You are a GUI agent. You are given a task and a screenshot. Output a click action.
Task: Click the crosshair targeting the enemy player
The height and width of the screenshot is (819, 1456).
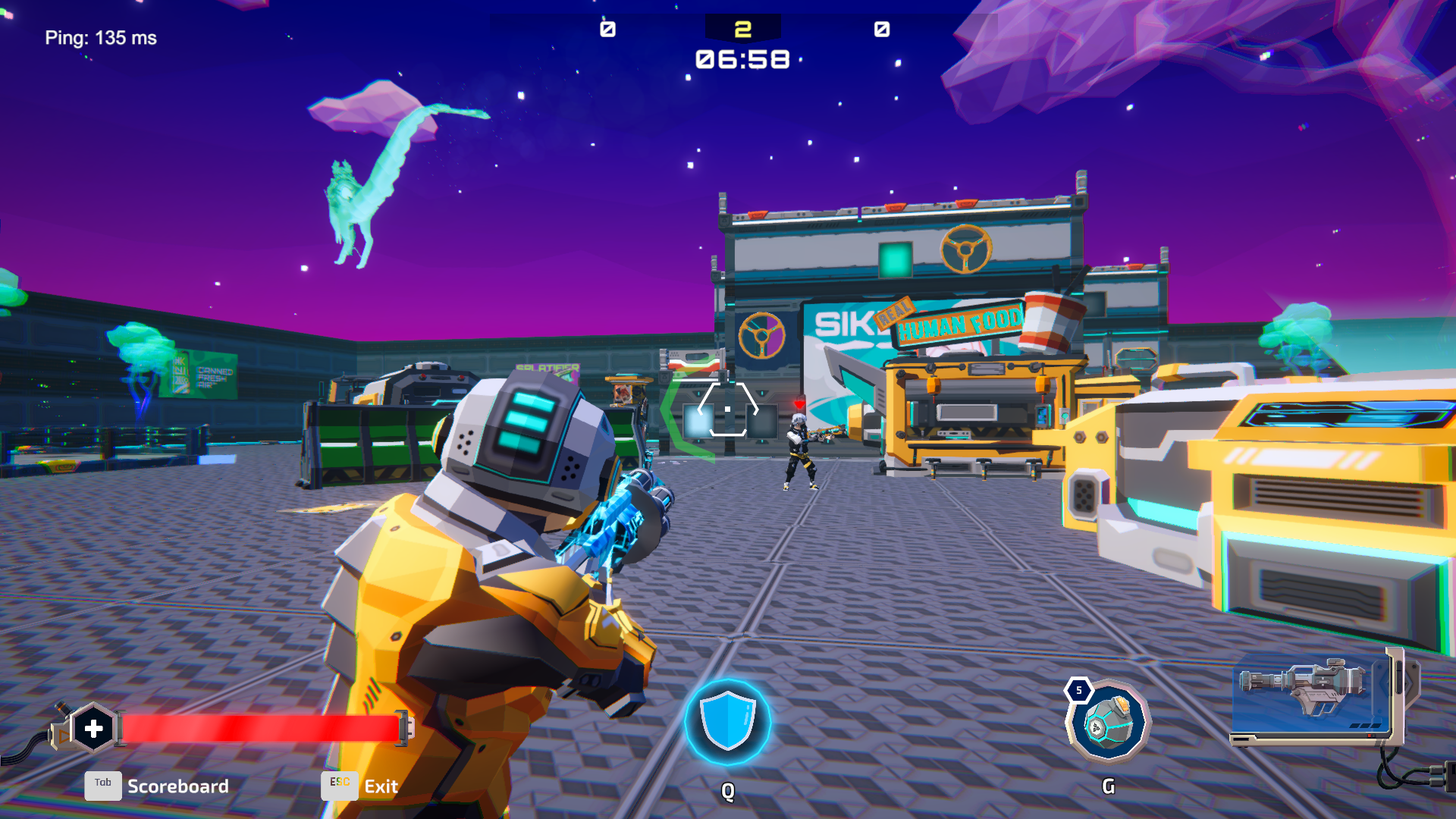pos(727,408)
